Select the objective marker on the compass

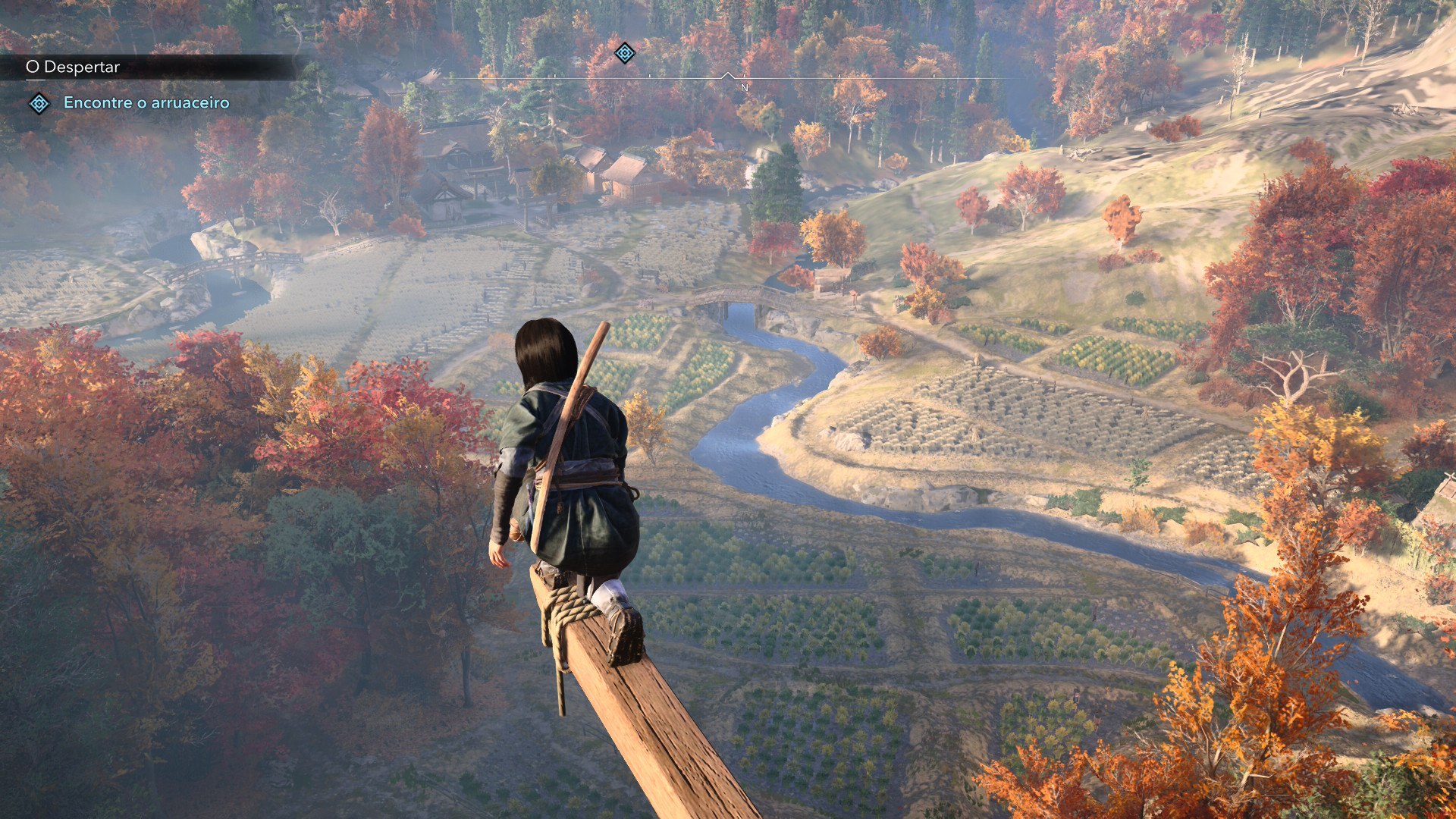tap(624, 52)
